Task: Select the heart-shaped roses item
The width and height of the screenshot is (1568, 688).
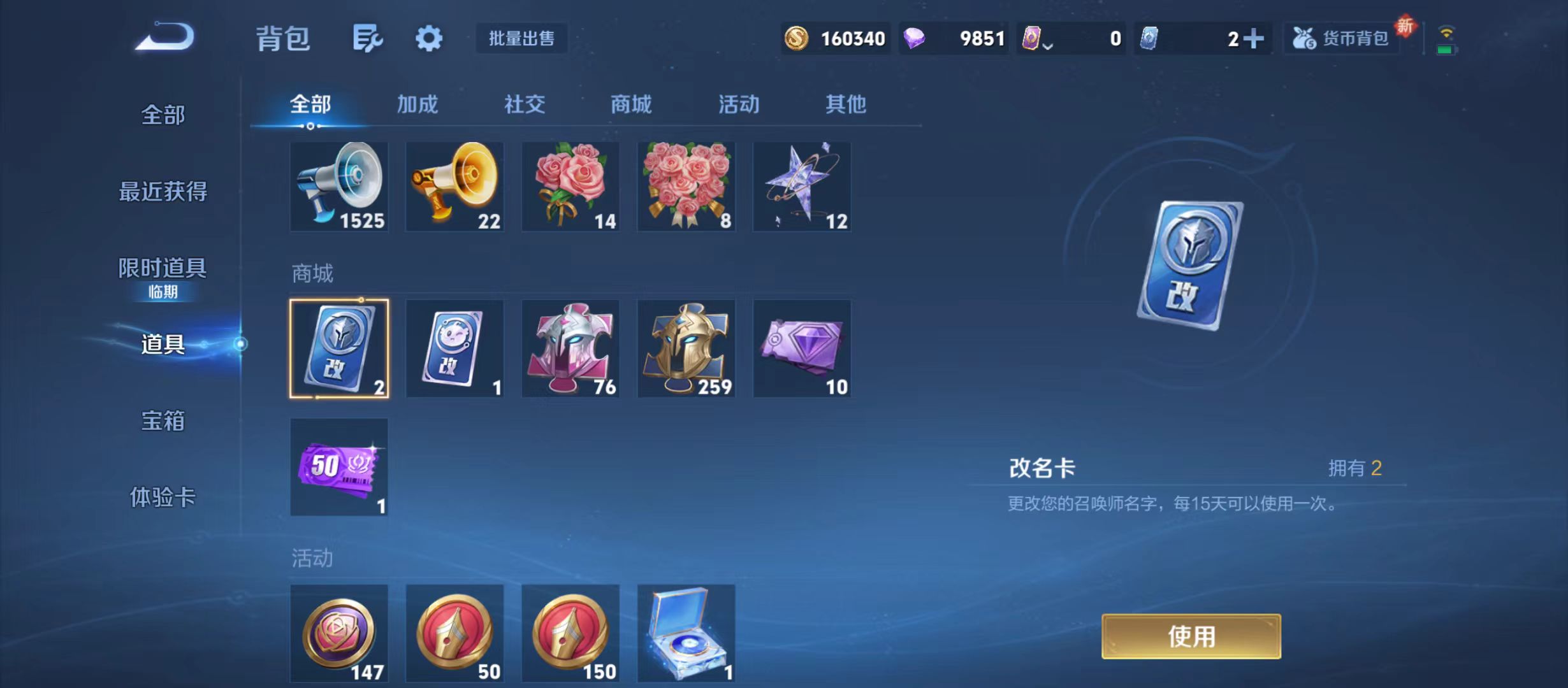Action: [686, 187]
